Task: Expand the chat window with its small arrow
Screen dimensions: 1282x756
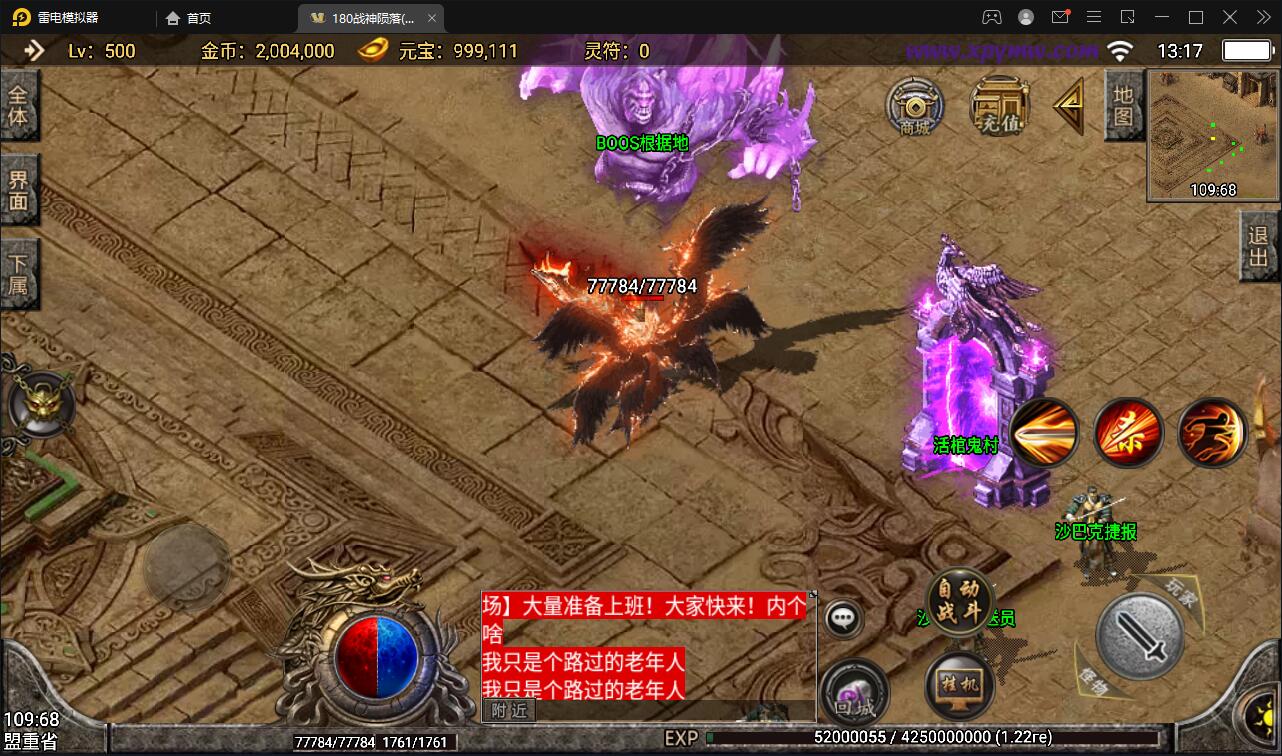Action: (813, 592)
